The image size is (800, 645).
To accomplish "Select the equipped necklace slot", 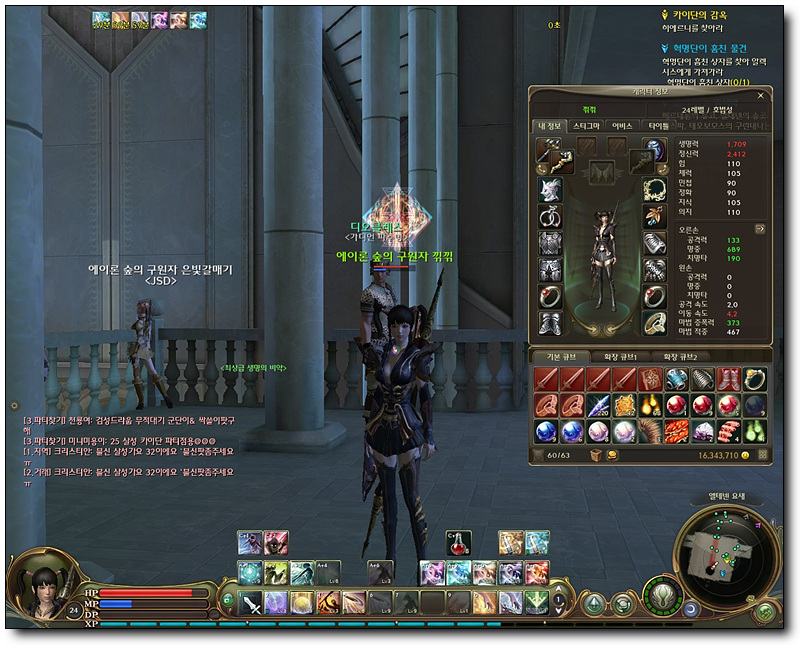I will (655, 190).
